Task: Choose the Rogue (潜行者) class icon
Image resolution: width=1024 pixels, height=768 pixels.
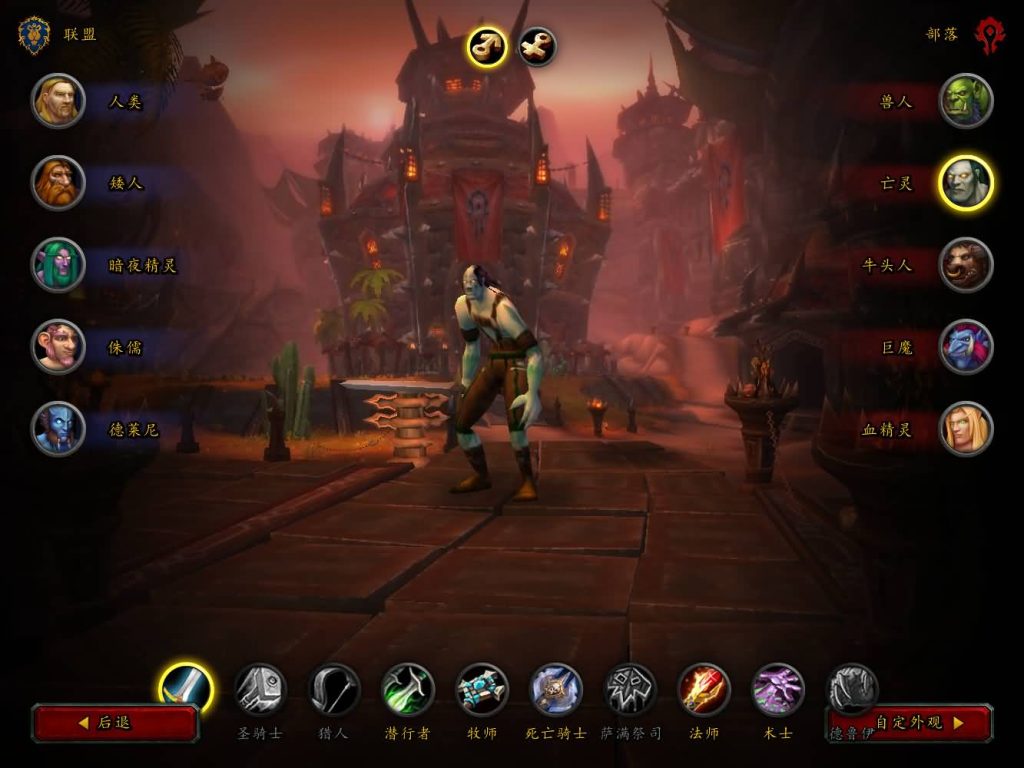Action: click(x=408, y=689)
